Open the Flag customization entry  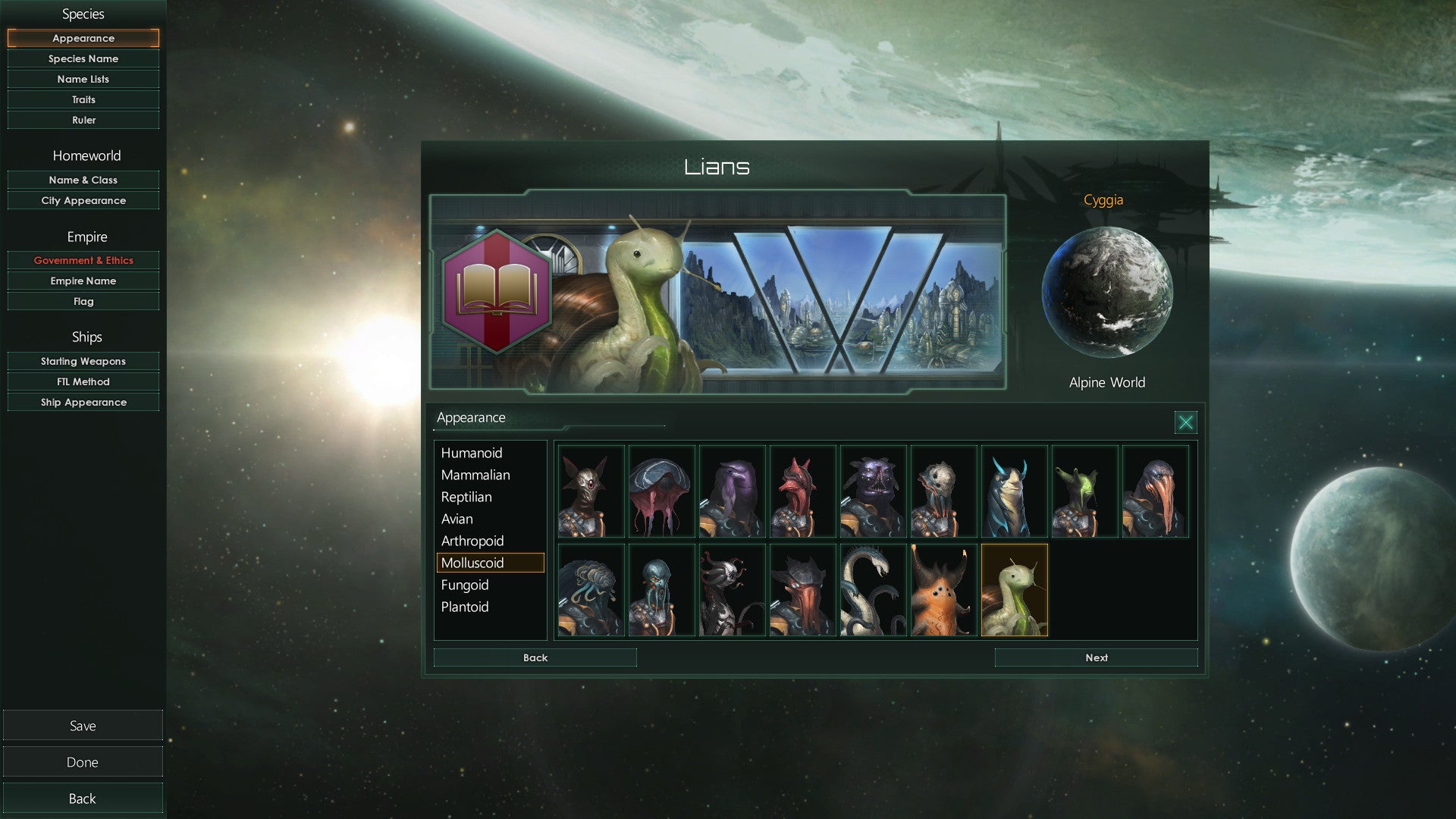coord(83,301)
